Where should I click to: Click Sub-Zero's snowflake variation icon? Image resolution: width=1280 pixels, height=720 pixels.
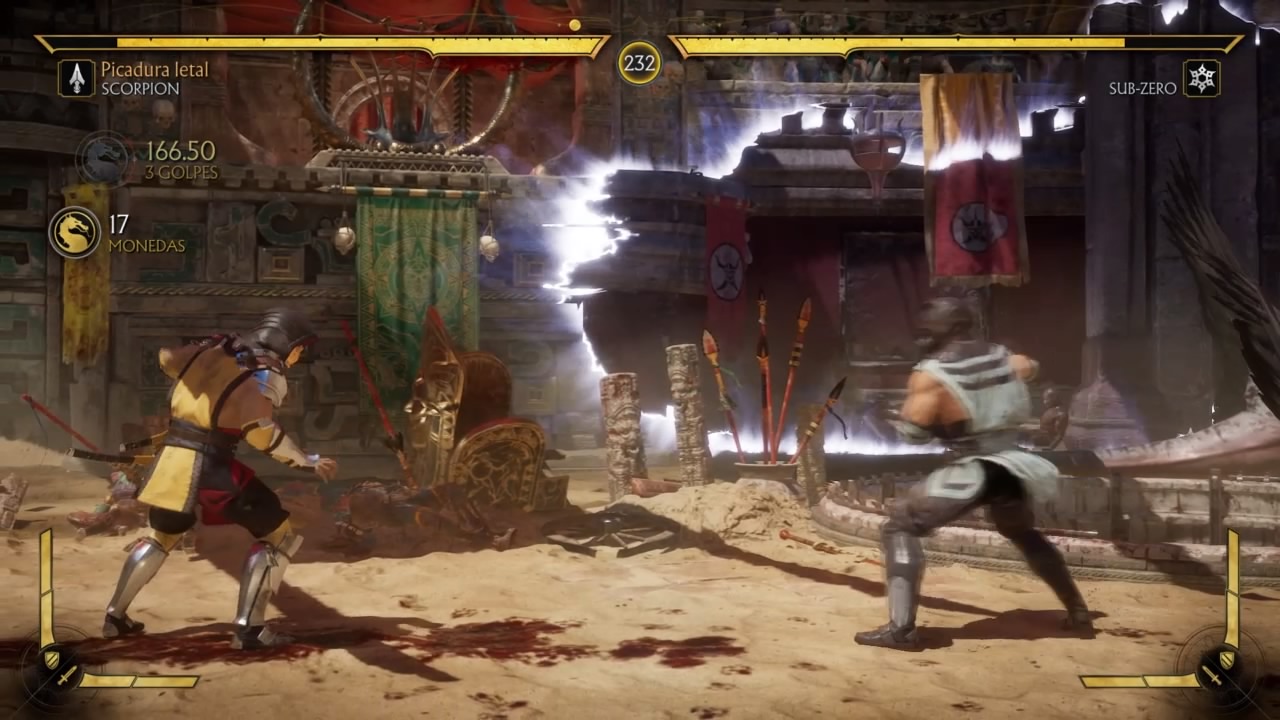1201,78
